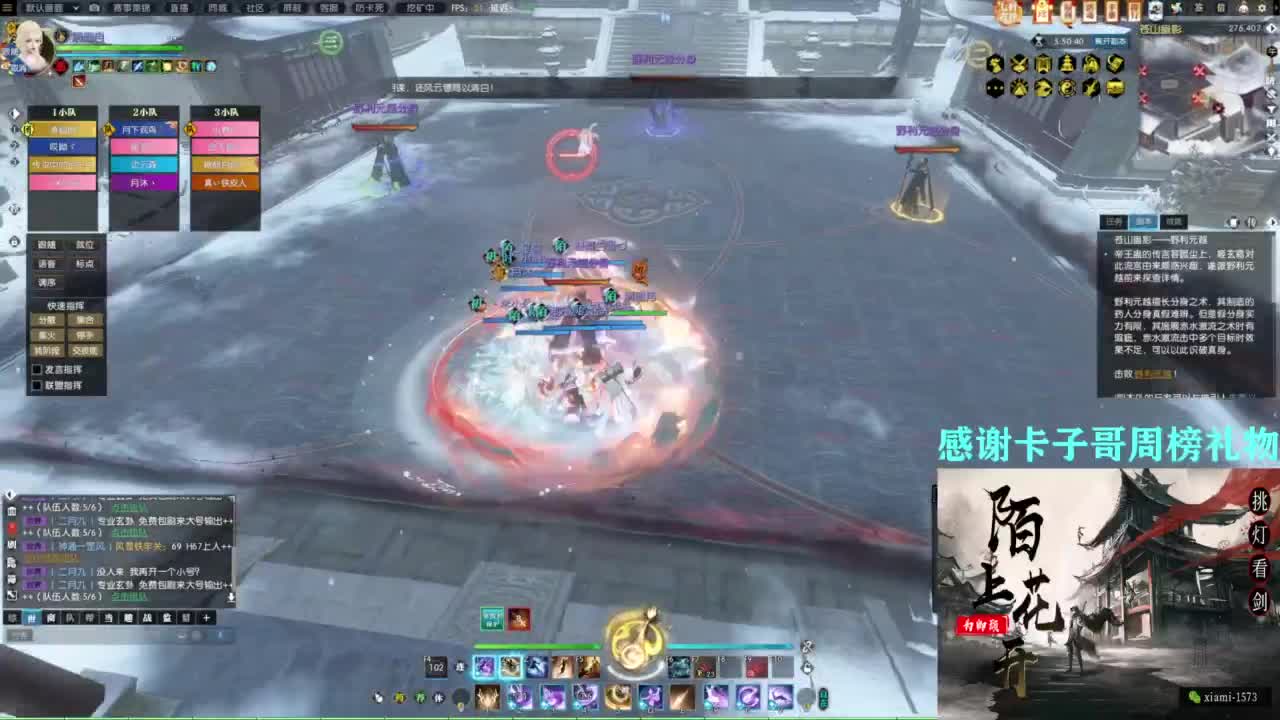Click the plus to add a new chat tab
Image resolution: width=1280 pixels, height=720 pixels.
pyautogui.click(x=205, y=617)
